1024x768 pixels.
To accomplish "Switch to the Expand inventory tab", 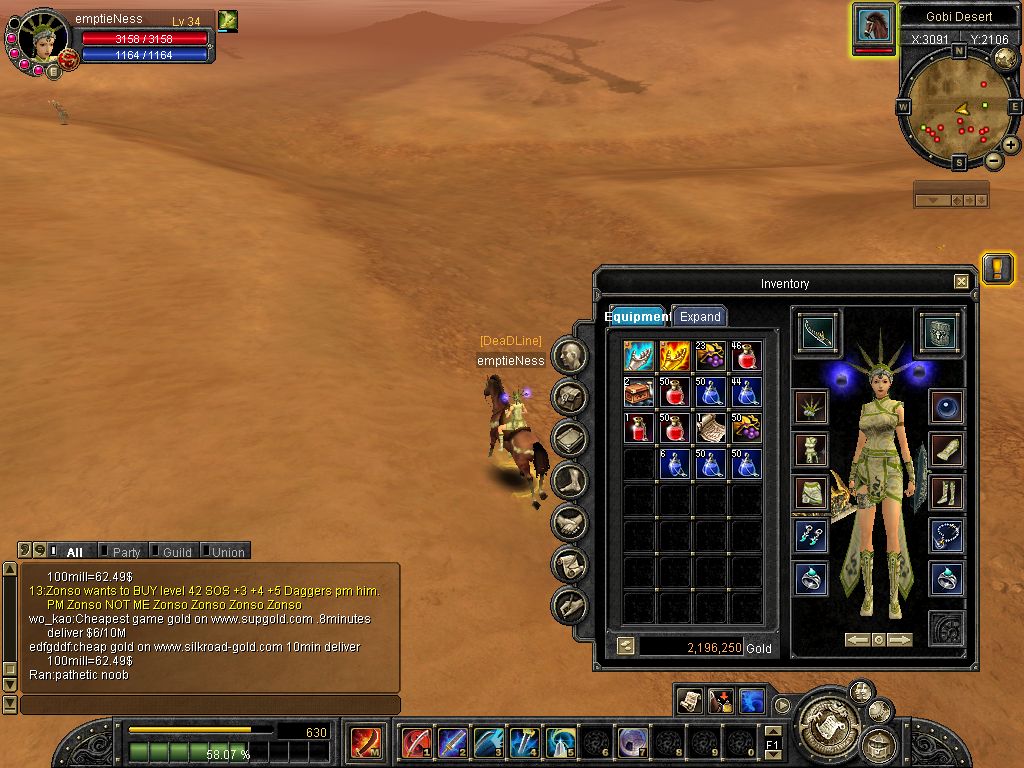I will coord(700,316).
